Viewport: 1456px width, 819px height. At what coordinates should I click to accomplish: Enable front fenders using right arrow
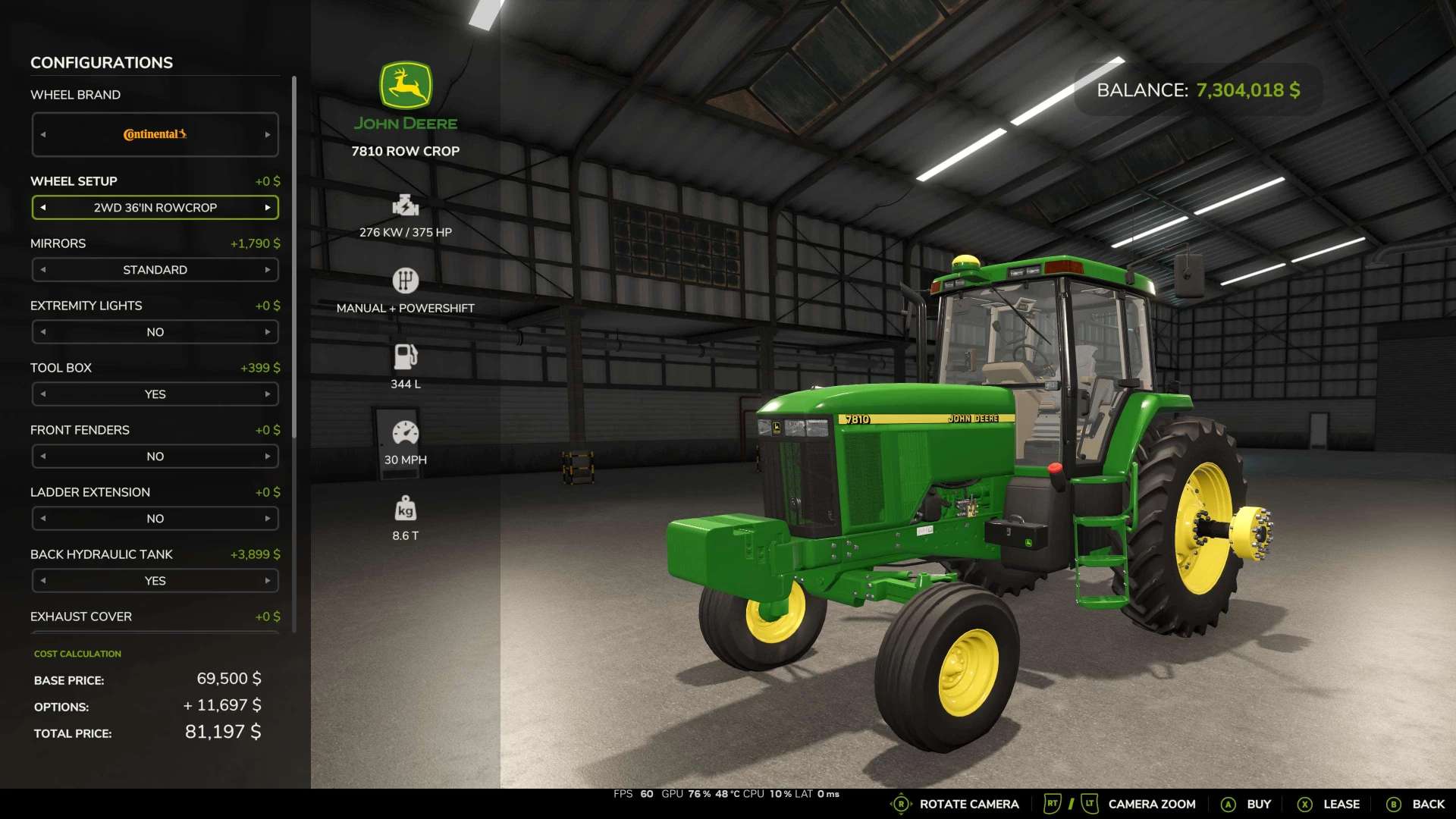(268, 457)
